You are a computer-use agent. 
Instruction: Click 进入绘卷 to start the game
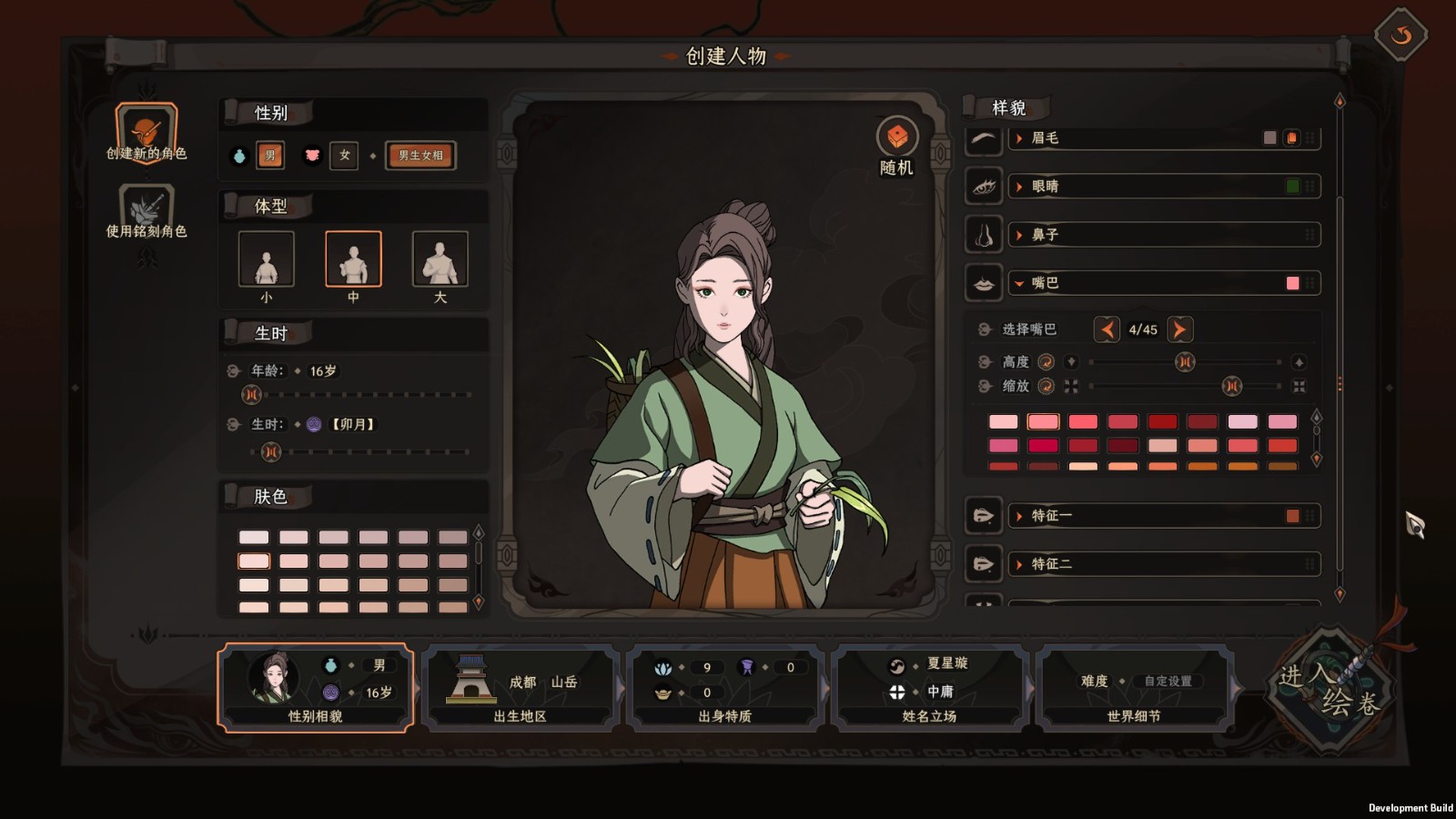click(x=1330, y=690)
